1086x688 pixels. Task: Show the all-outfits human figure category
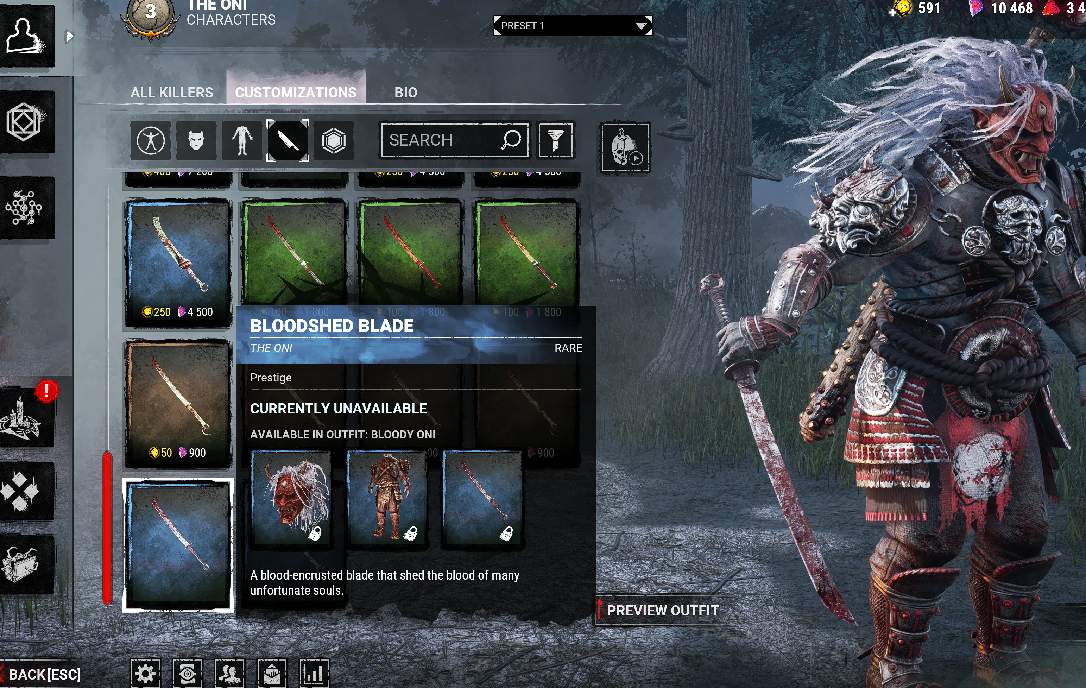[151, 142]
